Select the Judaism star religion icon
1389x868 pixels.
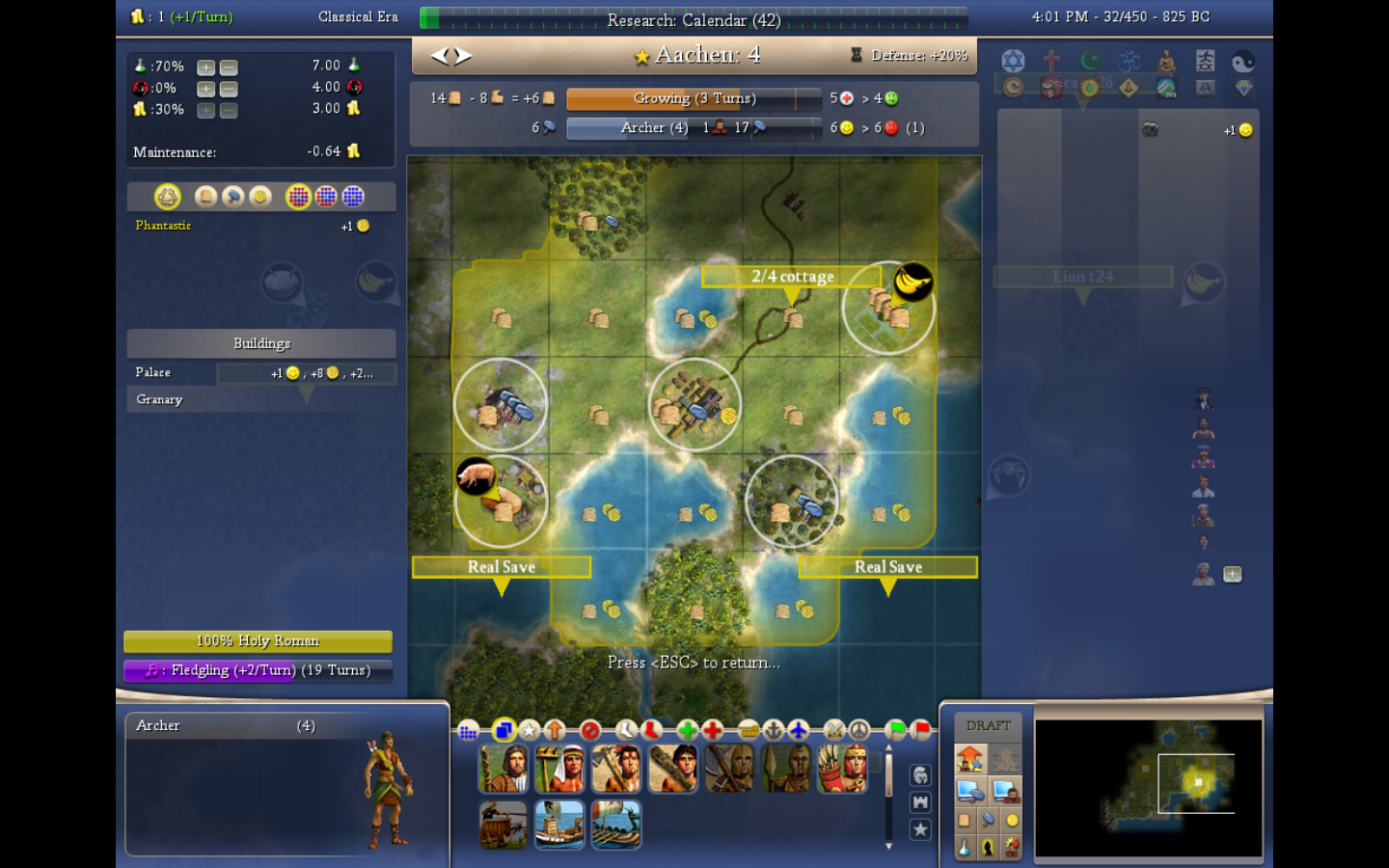click(x=1013, y=61)
